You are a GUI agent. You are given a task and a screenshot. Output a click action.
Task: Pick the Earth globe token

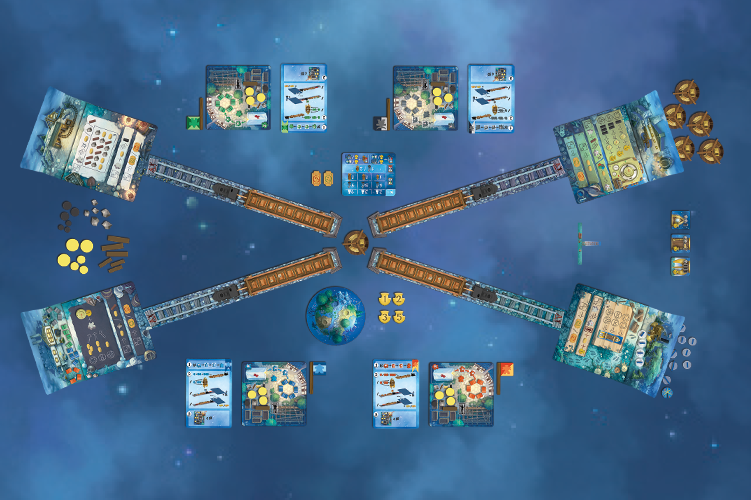point(334,314)
